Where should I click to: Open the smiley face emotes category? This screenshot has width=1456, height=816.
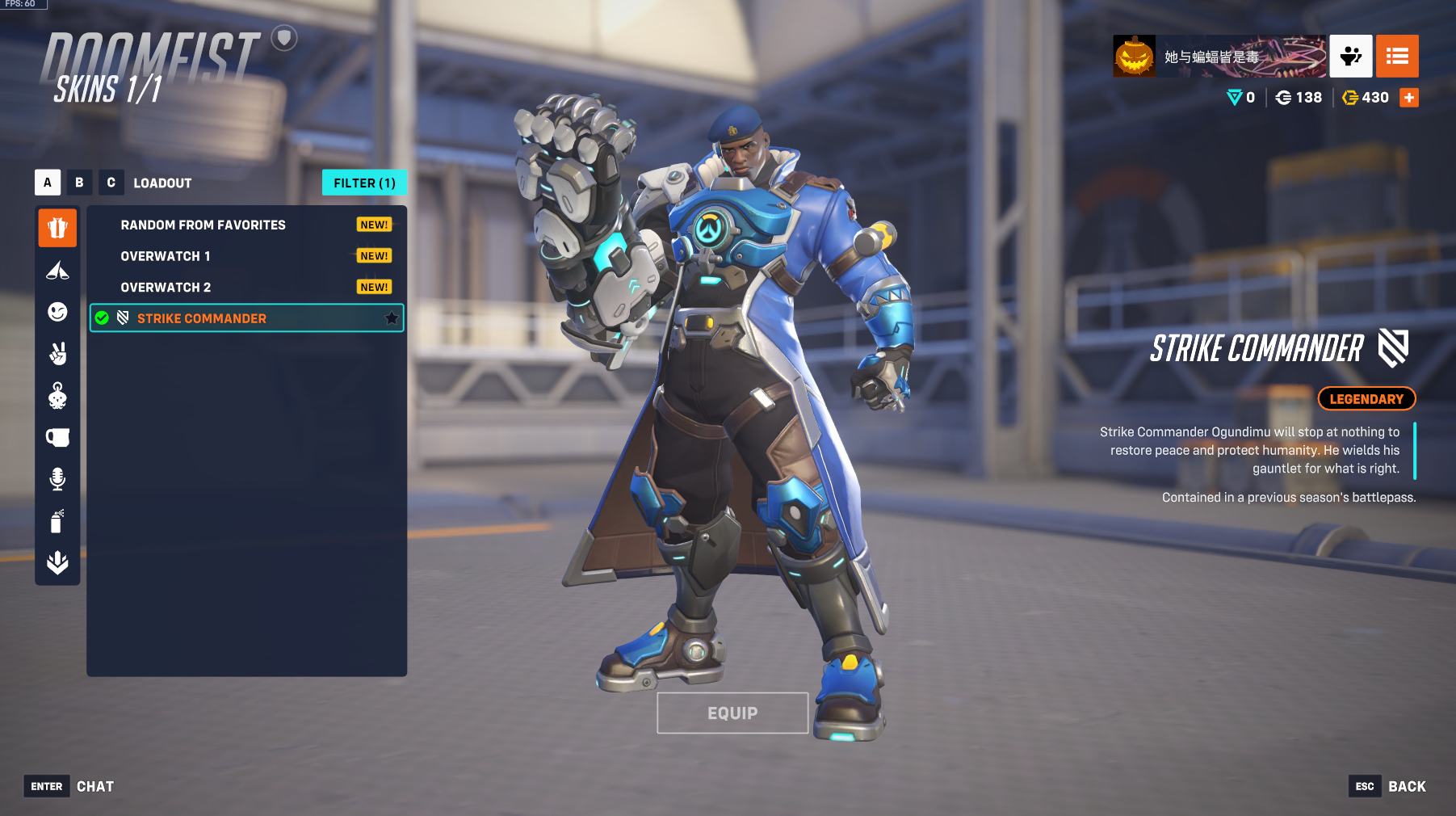click(x=57, y=312)
